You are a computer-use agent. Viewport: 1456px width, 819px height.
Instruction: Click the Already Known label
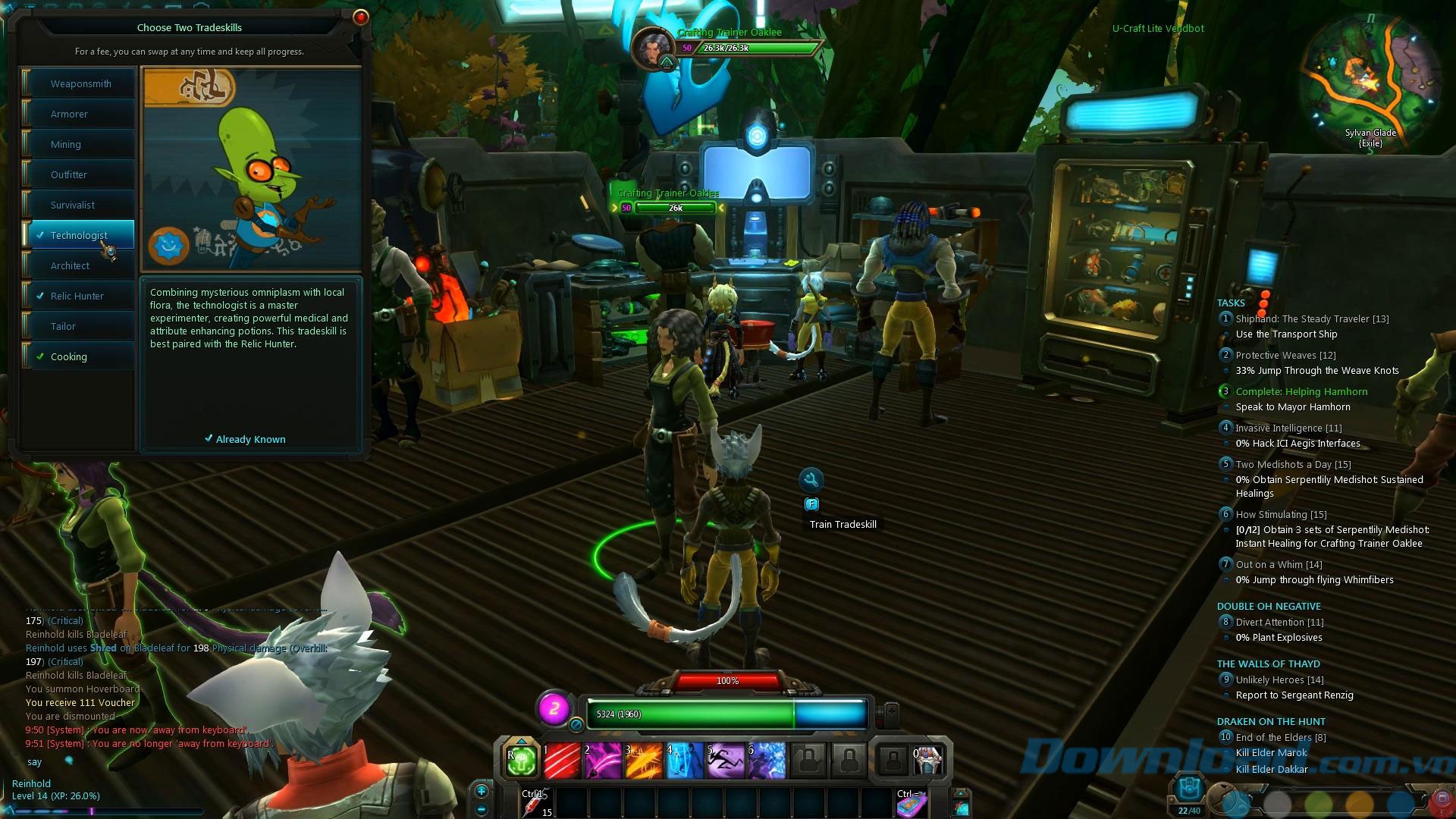pyautogui.click(x=250, y=439)
